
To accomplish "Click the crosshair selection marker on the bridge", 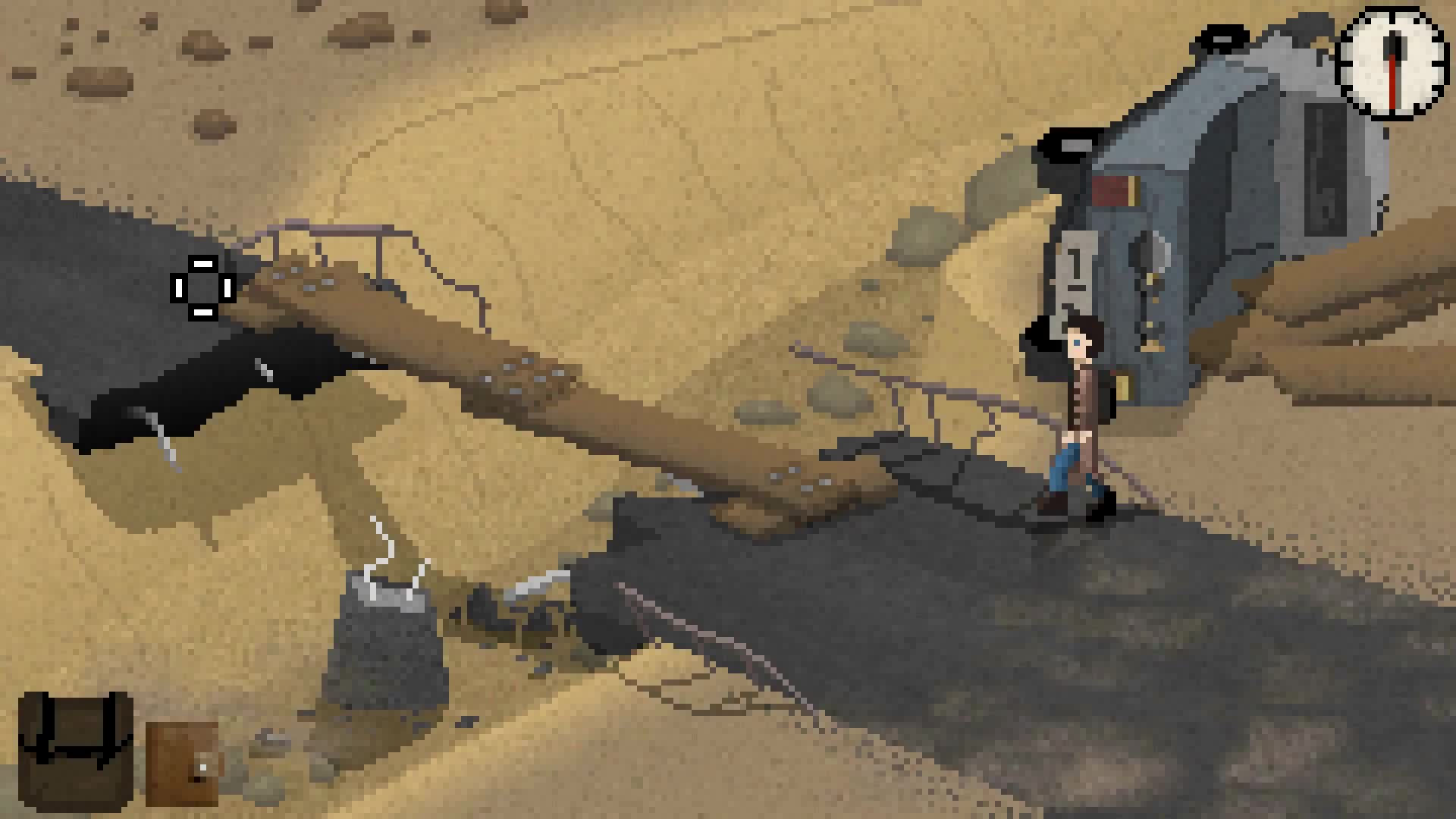I will 202,288.
